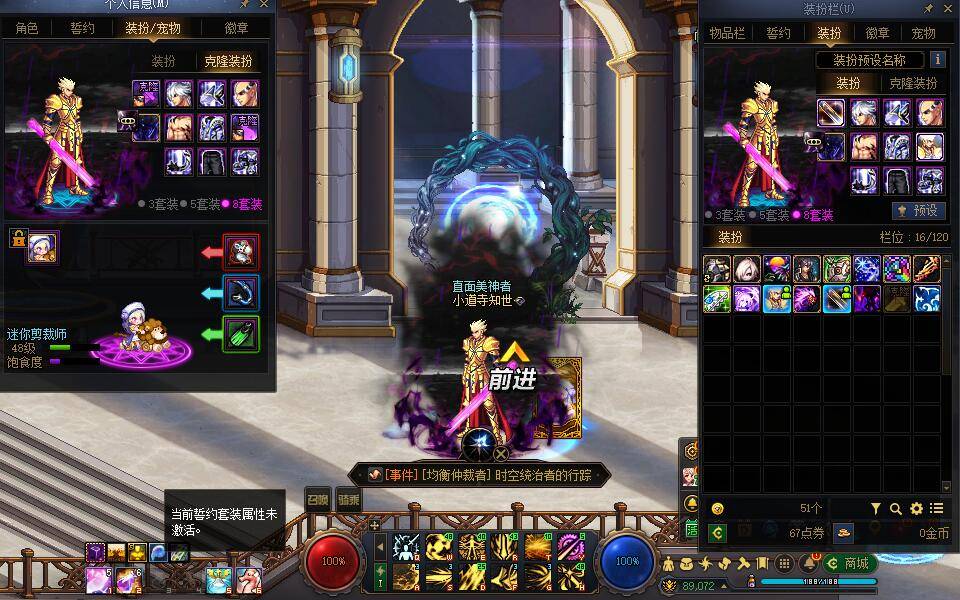Image resolution: width=960 pixels, height=600 pixels.
Task: Switch to the 角色 tab
Action: (x=27, y=28)
